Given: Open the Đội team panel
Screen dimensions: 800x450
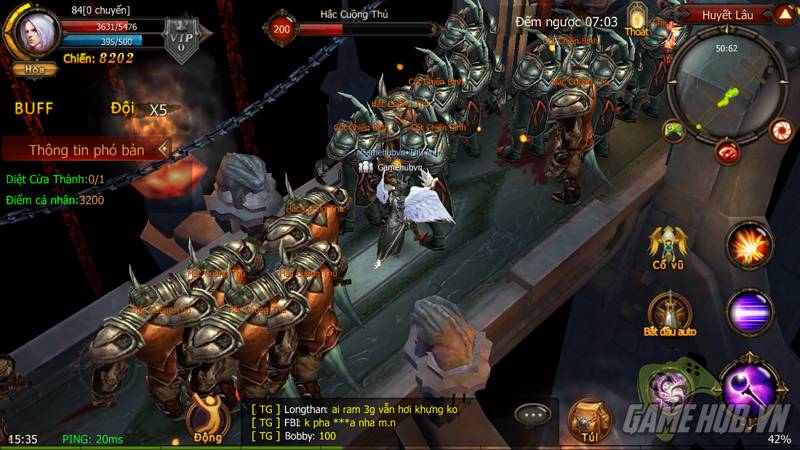Looking at the screenshot, I should click(x=123, y=108).
